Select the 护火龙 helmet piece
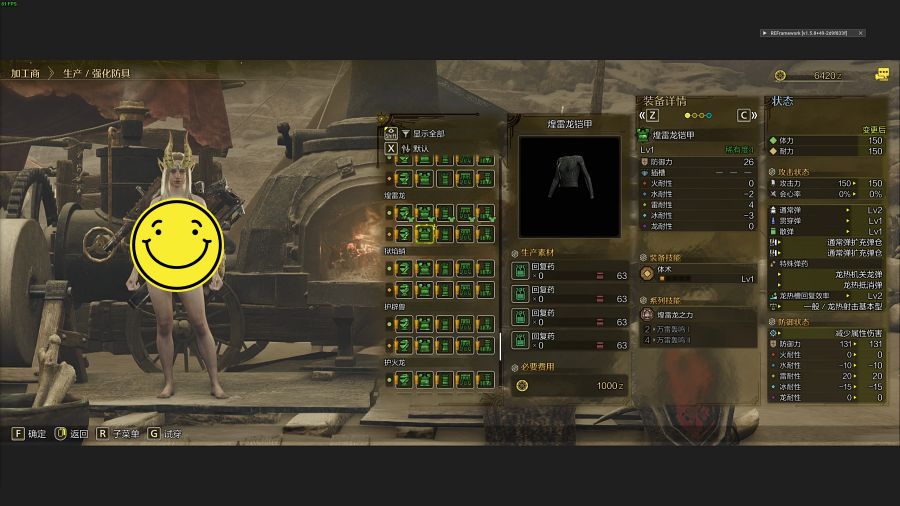 [x=403, y=379]
